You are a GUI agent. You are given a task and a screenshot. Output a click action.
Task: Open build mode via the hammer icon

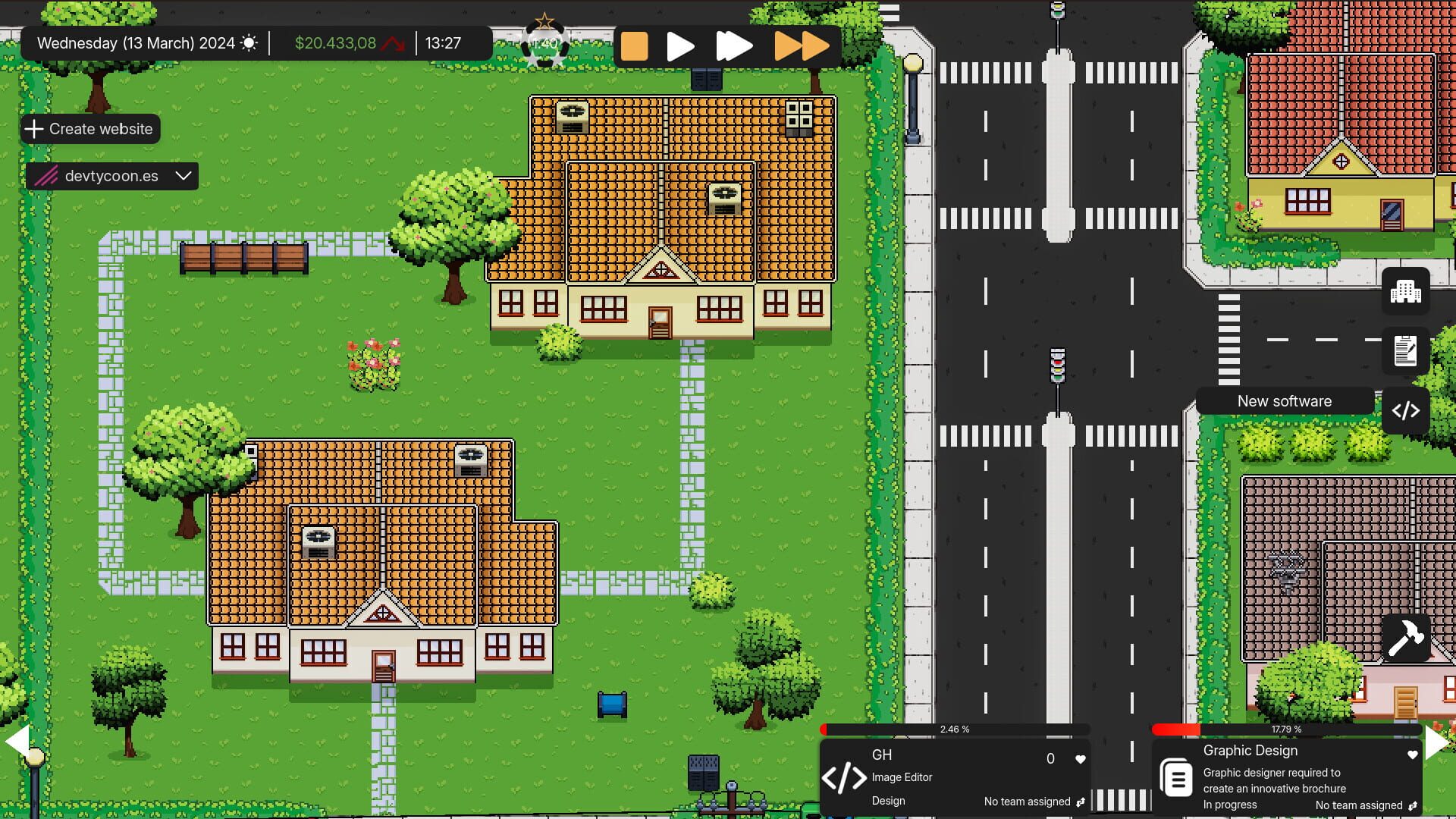coord(1406,639)
